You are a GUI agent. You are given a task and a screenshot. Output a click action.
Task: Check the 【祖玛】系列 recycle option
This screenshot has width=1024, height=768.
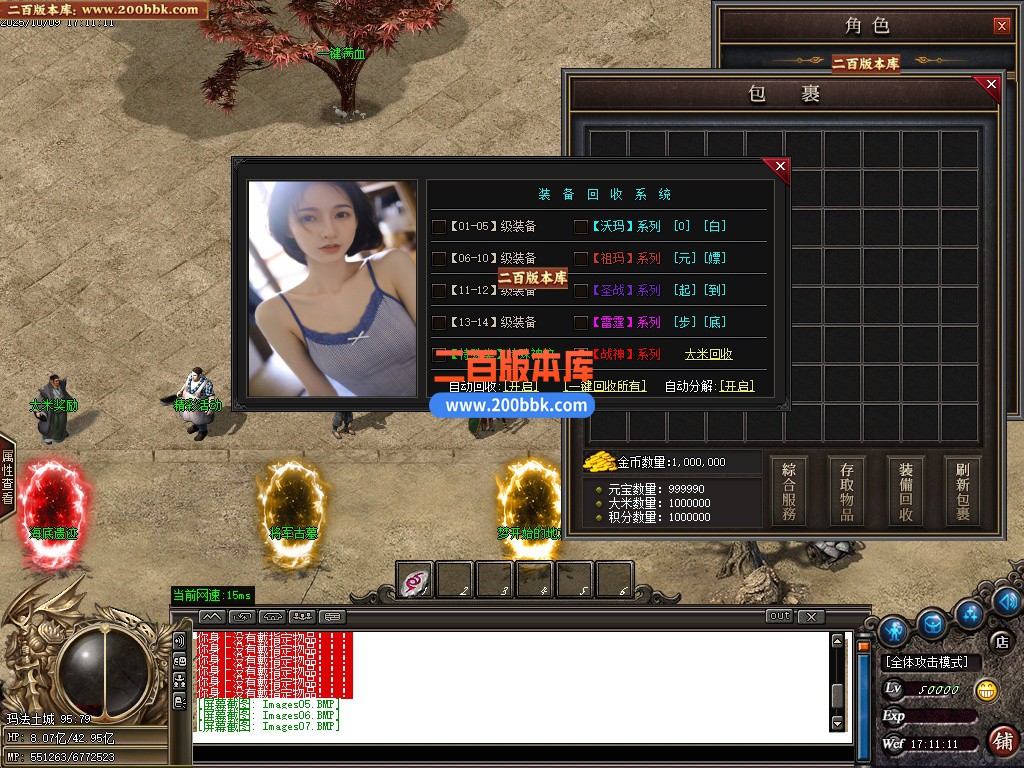[581, 259]
